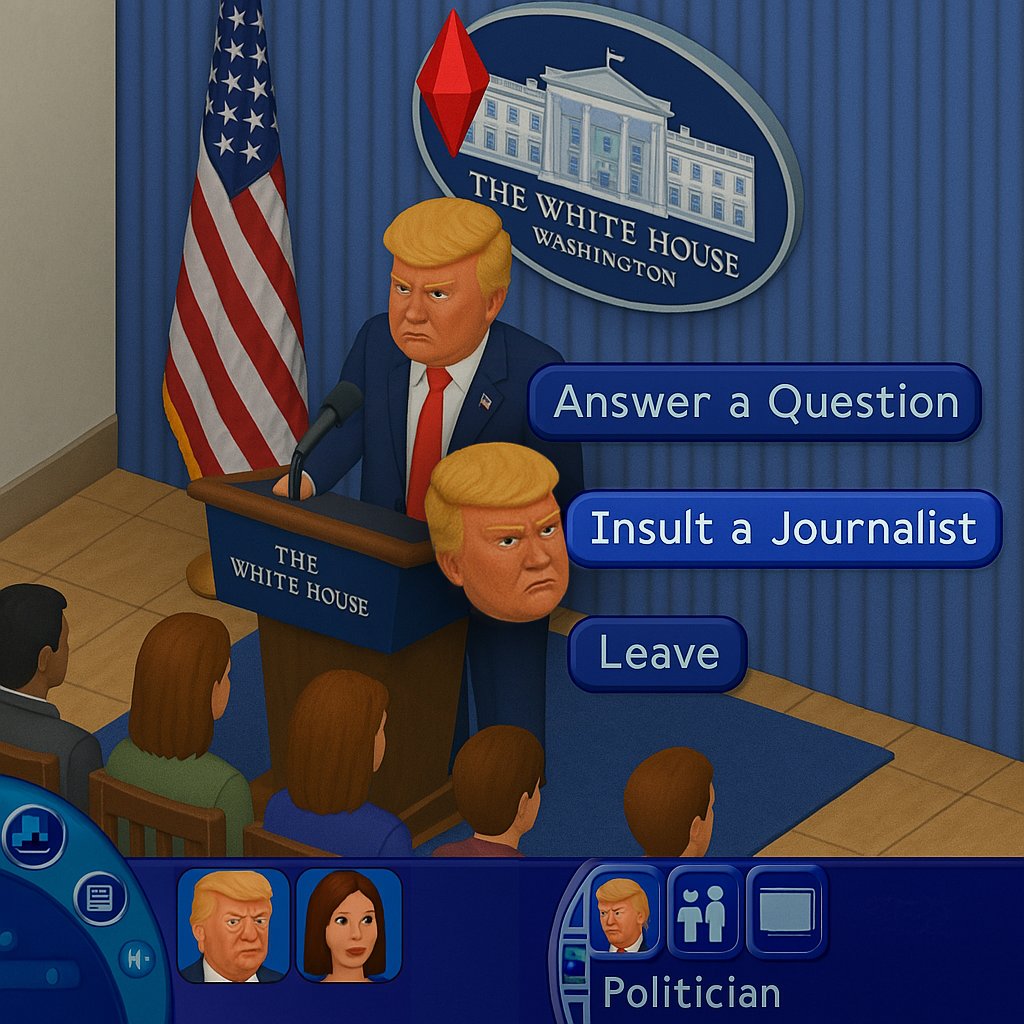
Task: Show the two-people relationships tab
Action: (704, 912)
